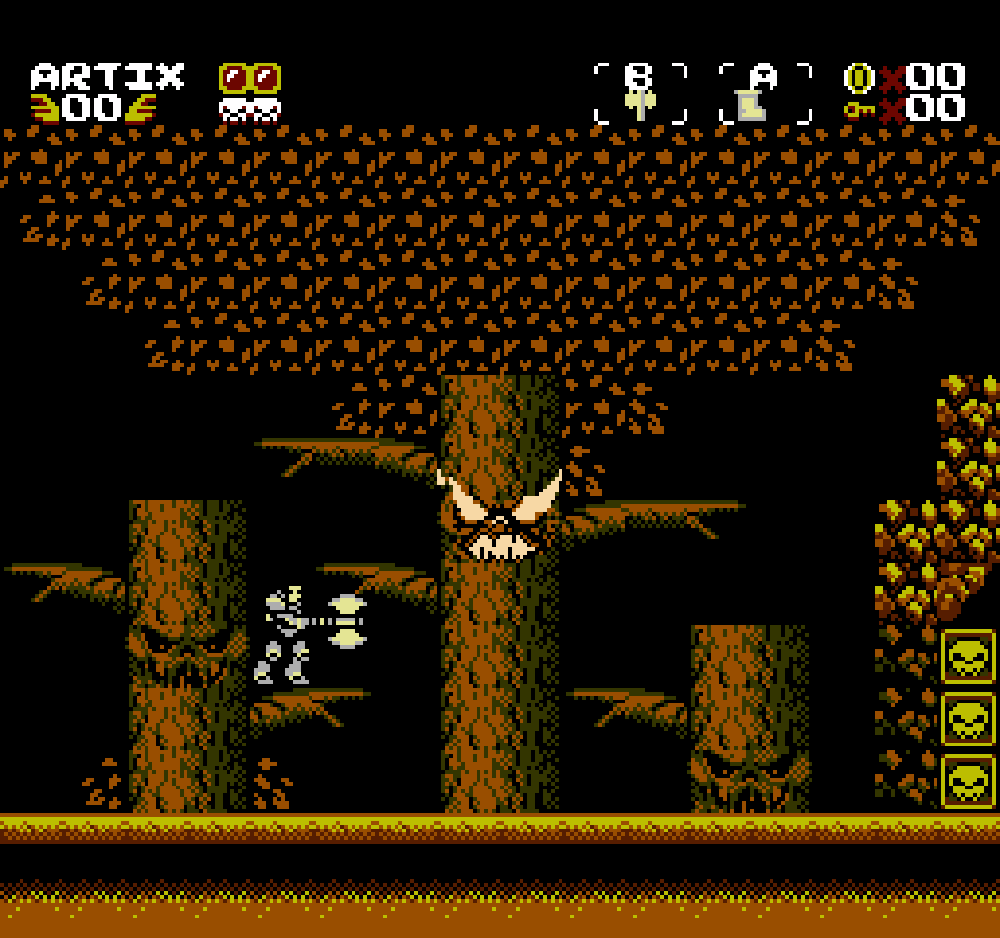1000x938 pixels.
Task: Select the battle axe weapon slot
Action: click(640, 94)
